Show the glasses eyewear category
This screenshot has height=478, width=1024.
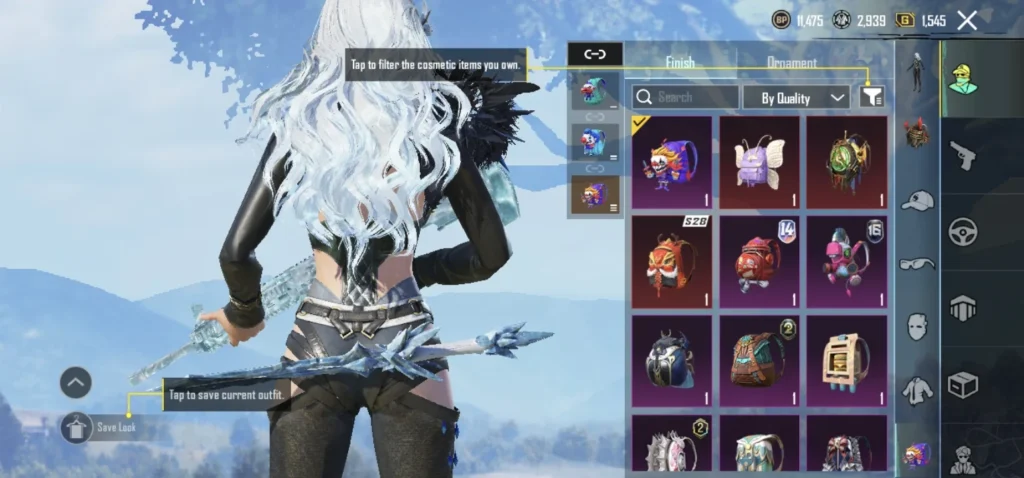point(917,264)
